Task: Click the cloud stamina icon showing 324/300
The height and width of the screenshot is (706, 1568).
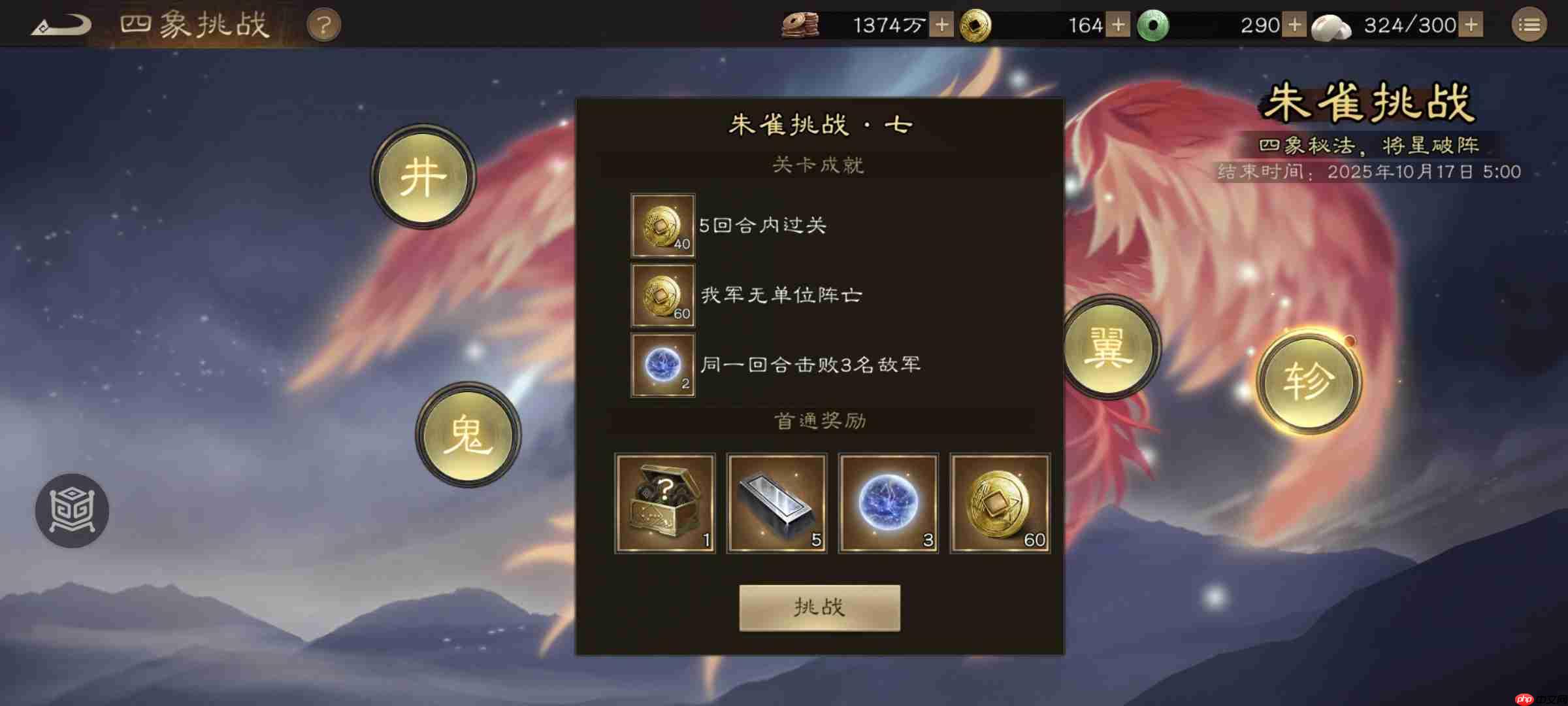Action: tap(1333, 25)
